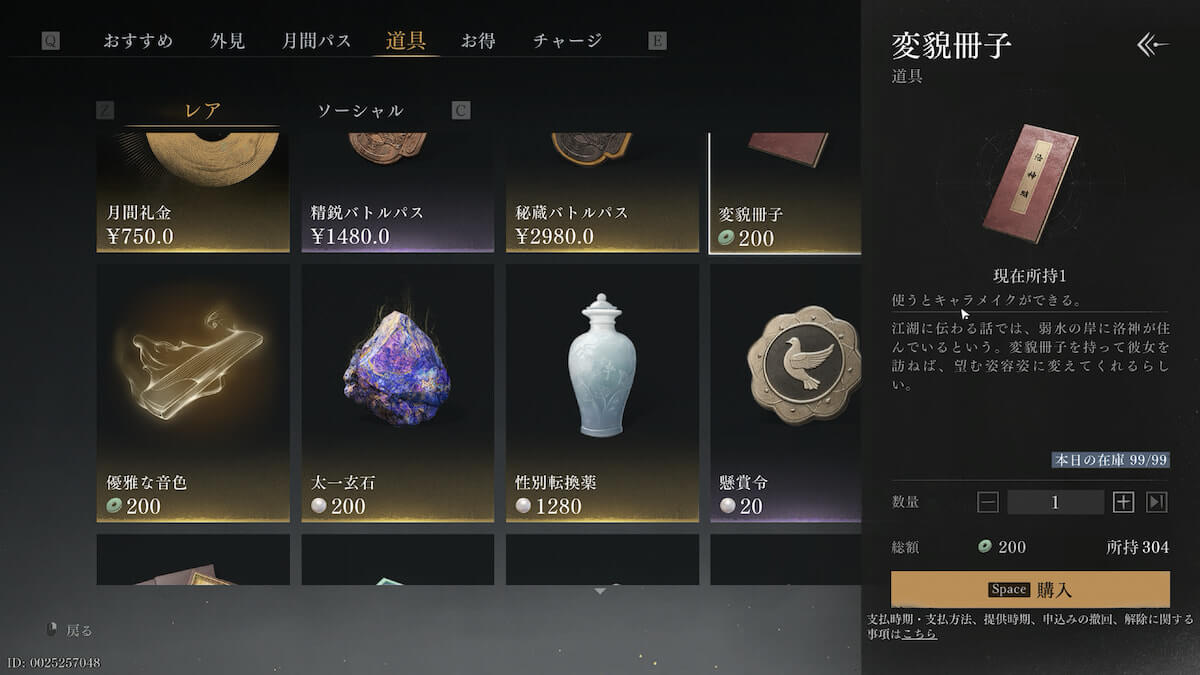Image resolution: width=1200 pixels, height=675 pixels.
Task: Switch to the おすすめ tab
Action: [x=138, y=41]
